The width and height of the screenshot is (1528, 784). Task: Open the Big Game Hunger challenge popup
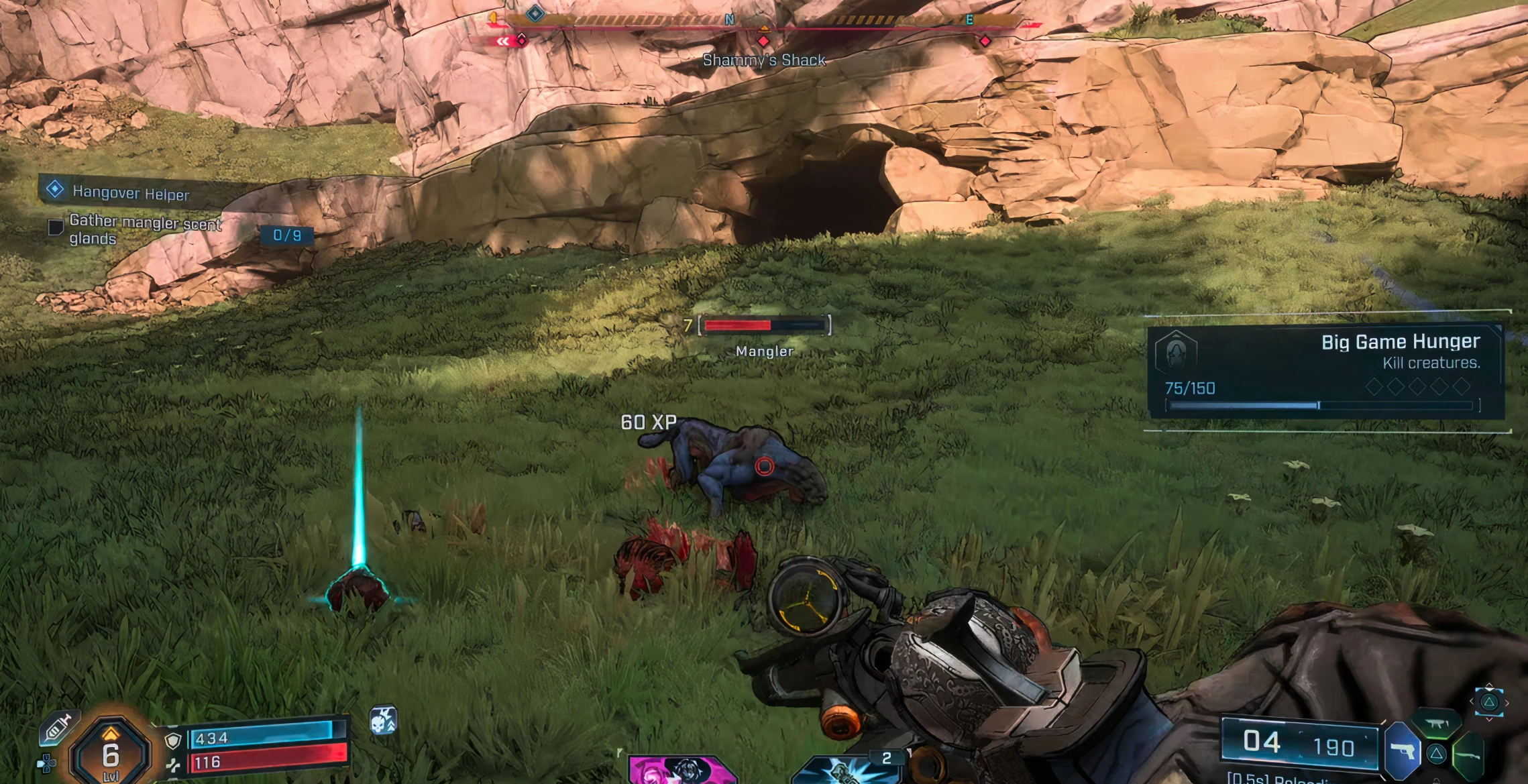pyautogui.click(x=1325, y=372)
